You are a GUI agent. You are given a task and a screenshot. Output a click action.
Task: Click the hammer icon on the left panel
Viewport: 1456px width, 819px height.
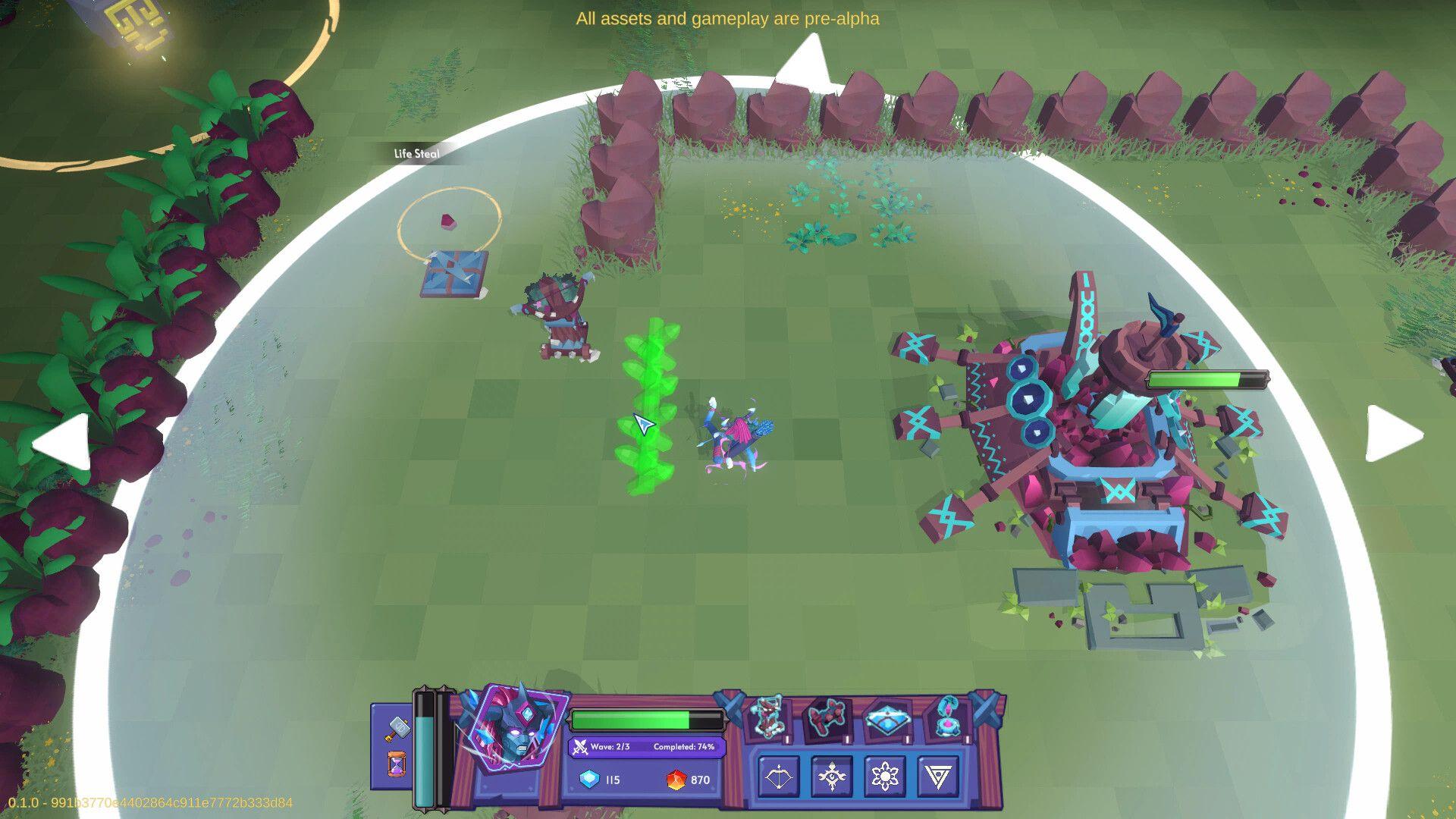399,728
